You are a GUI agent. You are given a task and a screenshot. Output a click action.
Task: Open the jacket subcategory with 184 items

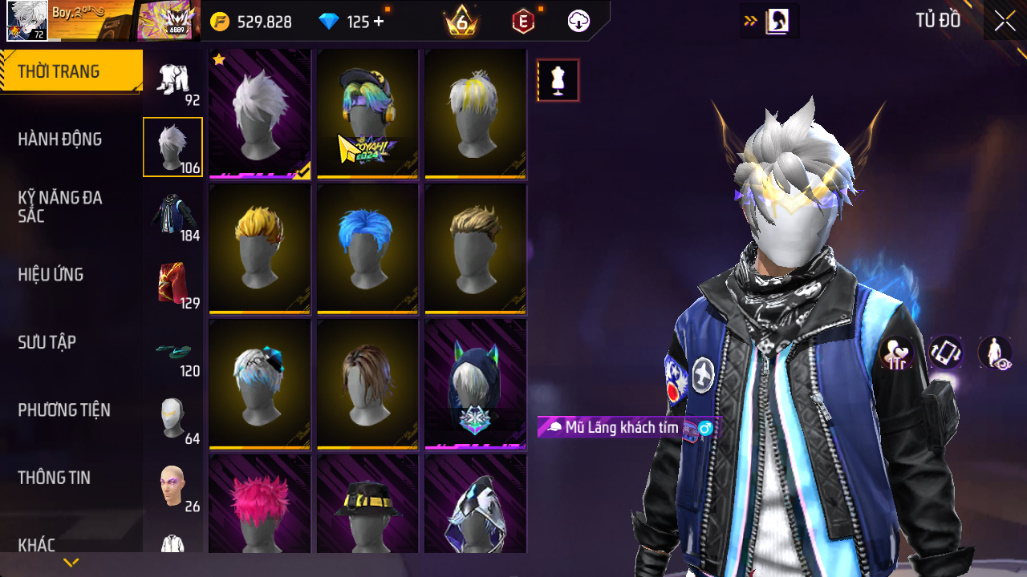click(173, 215)
